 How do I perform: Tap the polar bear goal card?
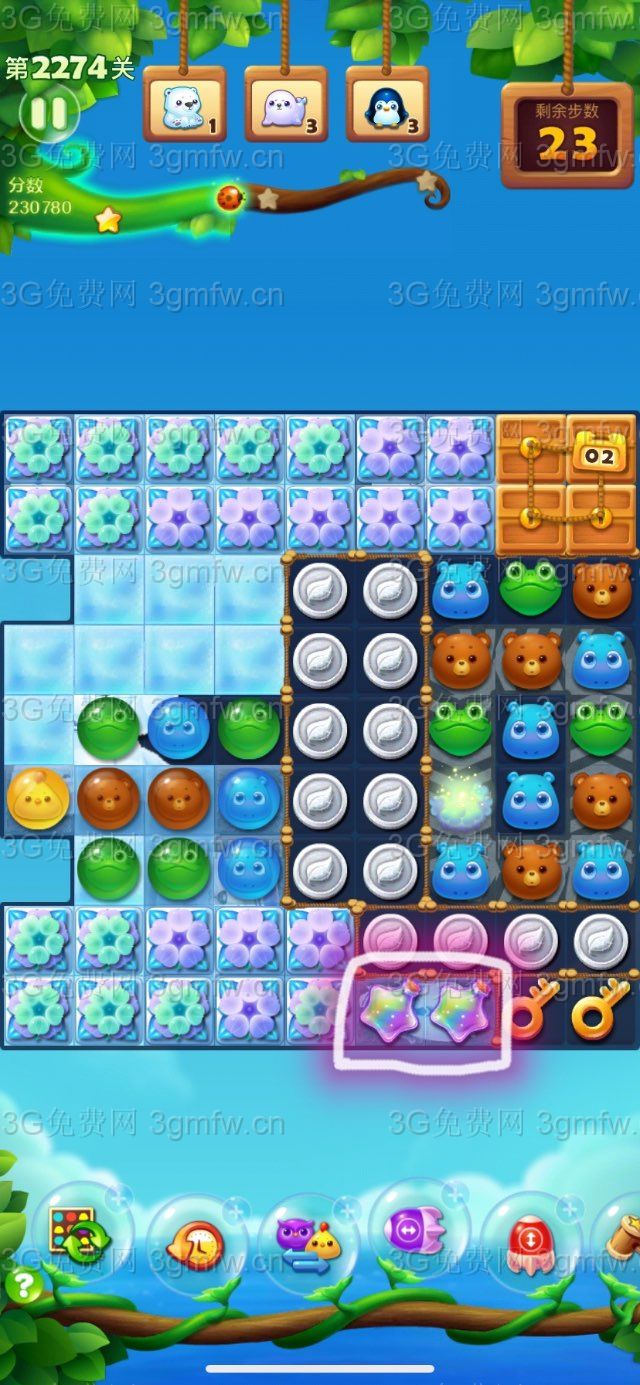tap(185, 105)
